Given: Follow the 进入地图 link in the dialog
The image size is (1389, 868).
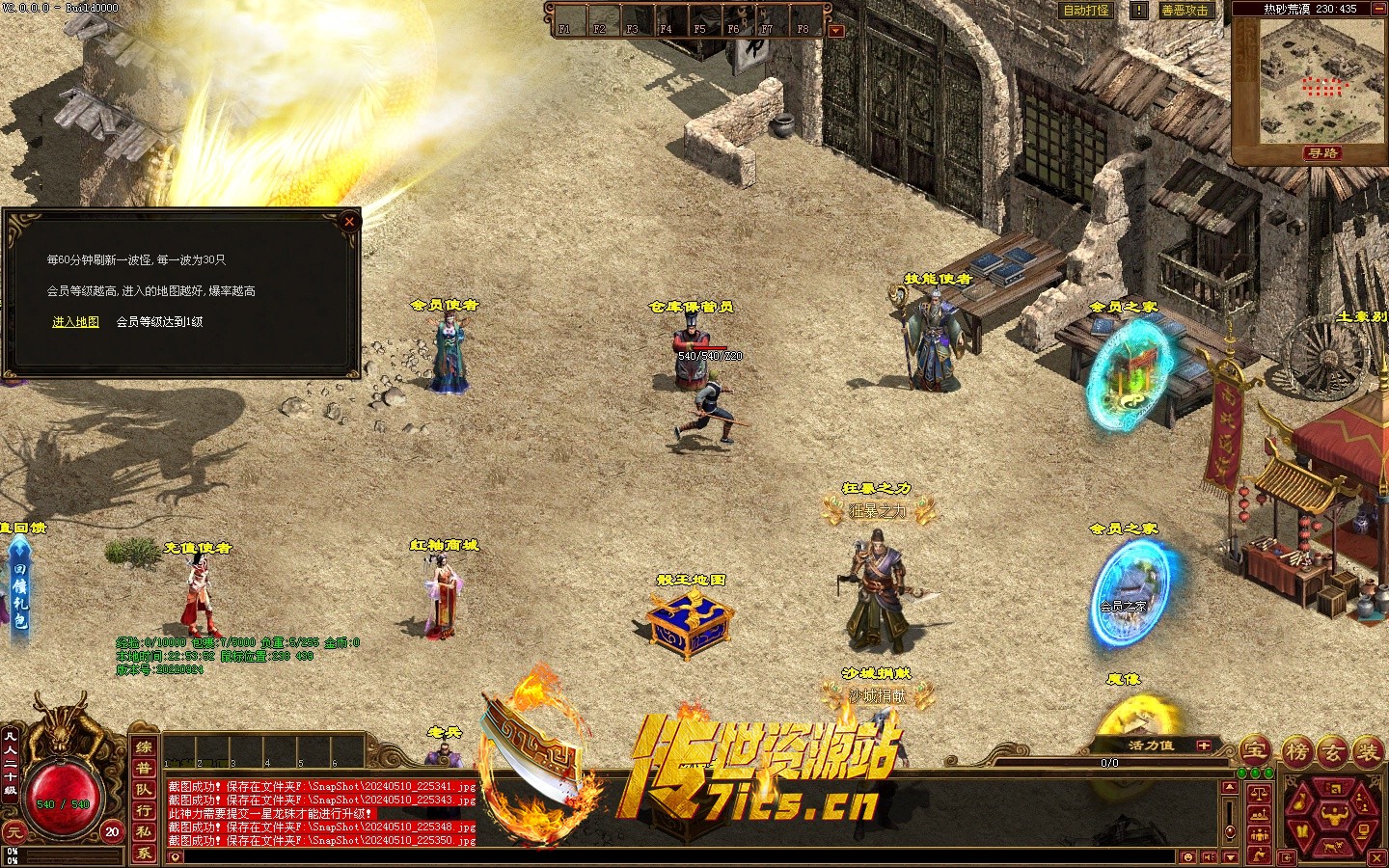Looking at the screenshot, I should (x=75, y=322).
